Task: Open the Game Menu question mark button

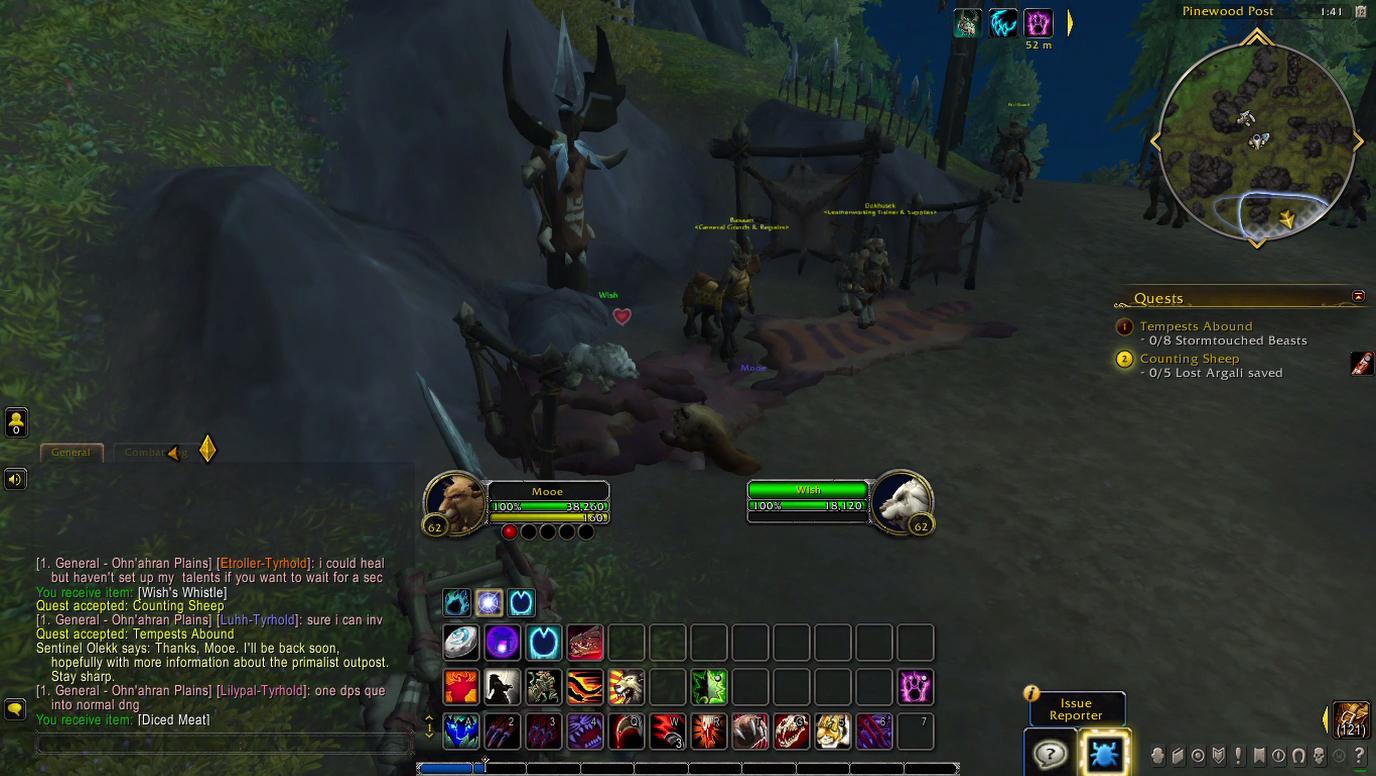Action: [x=1359, y=756]
